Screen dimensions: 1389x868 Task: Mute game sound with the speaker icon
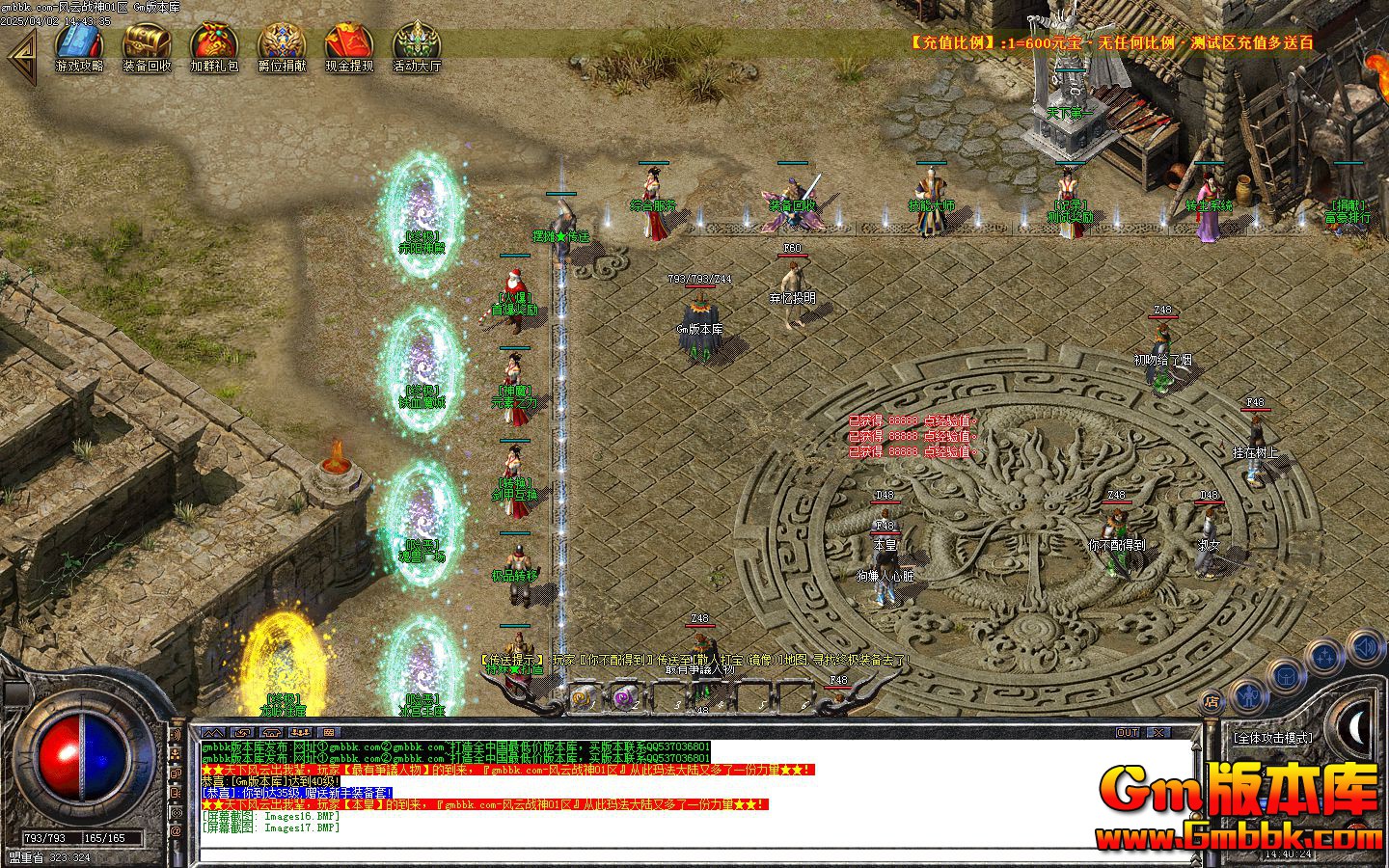coord(1365,648)
